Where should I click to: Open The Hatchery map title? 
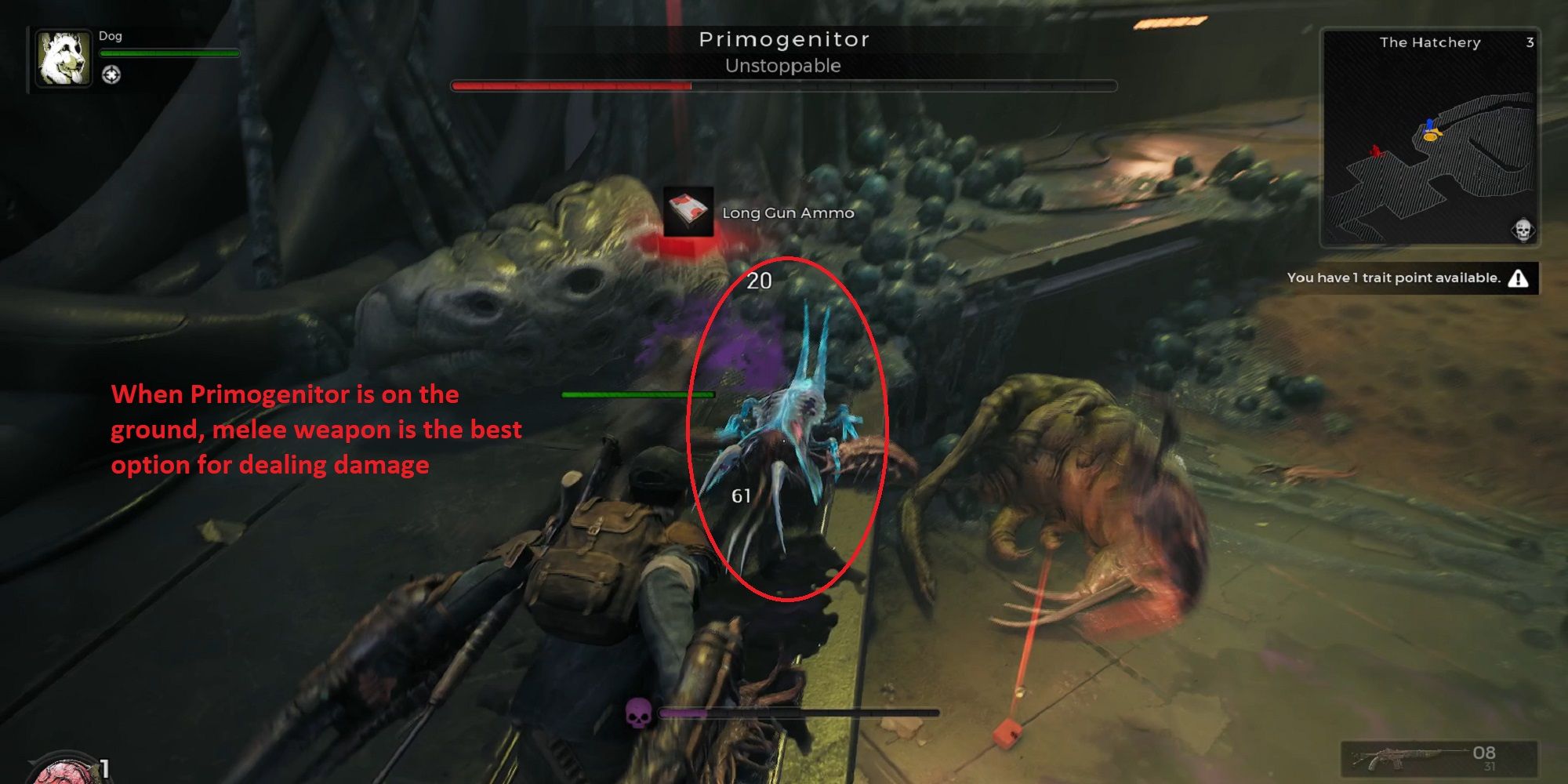(1430, 43)
